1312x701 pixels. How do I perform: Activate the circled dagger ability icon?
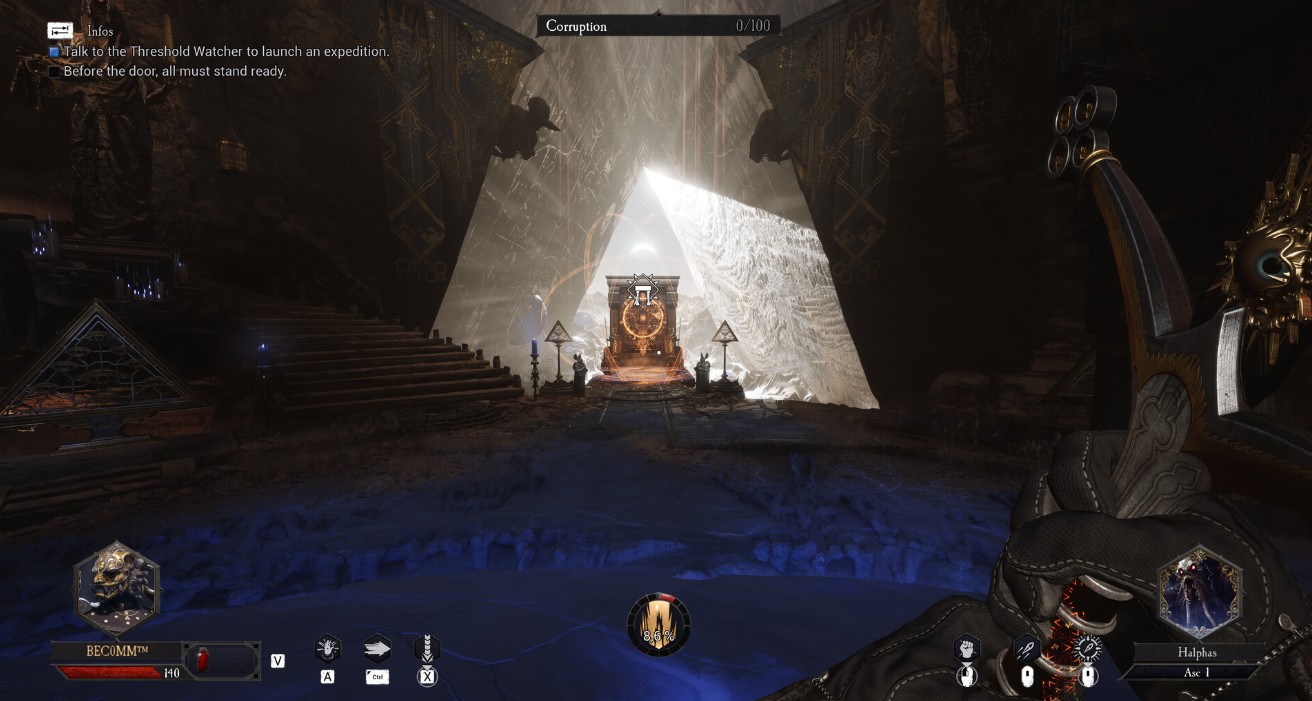1088,649
